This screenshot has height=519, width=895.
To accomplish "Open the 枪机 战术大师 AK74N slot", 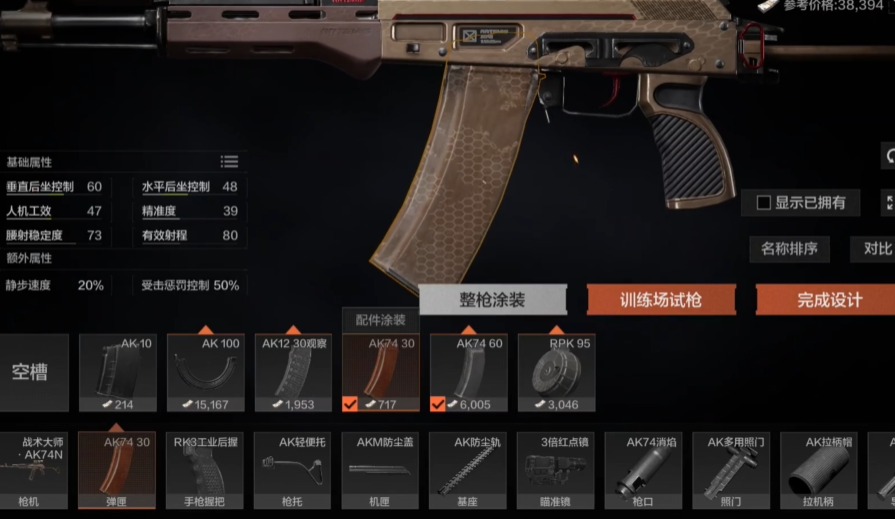I will [x=34, y=470].
